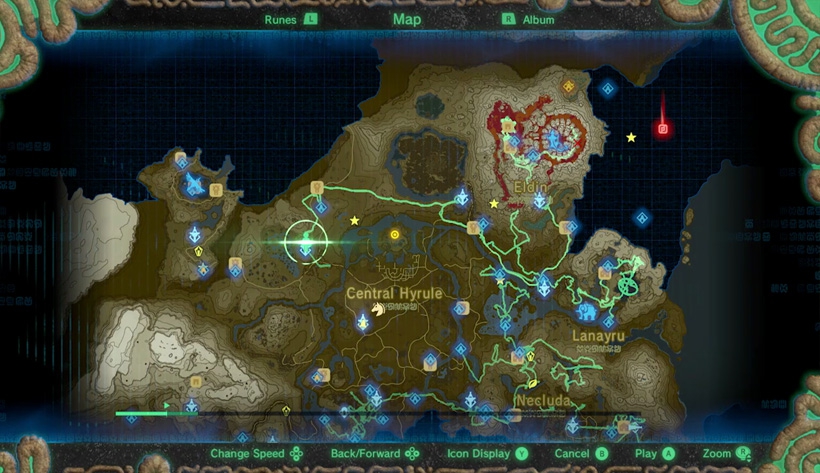Choose the Change Speed control
820x473 pixels.
click(255, 454)
